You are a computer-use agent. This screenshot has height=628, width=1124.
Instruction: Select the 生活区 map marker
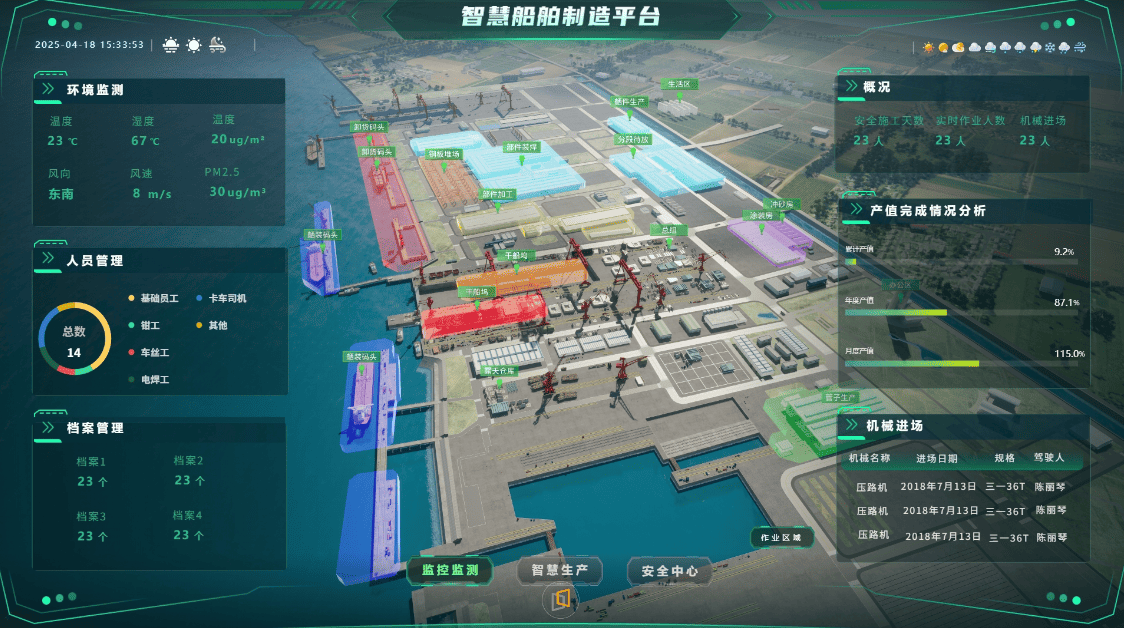(679, 85)
